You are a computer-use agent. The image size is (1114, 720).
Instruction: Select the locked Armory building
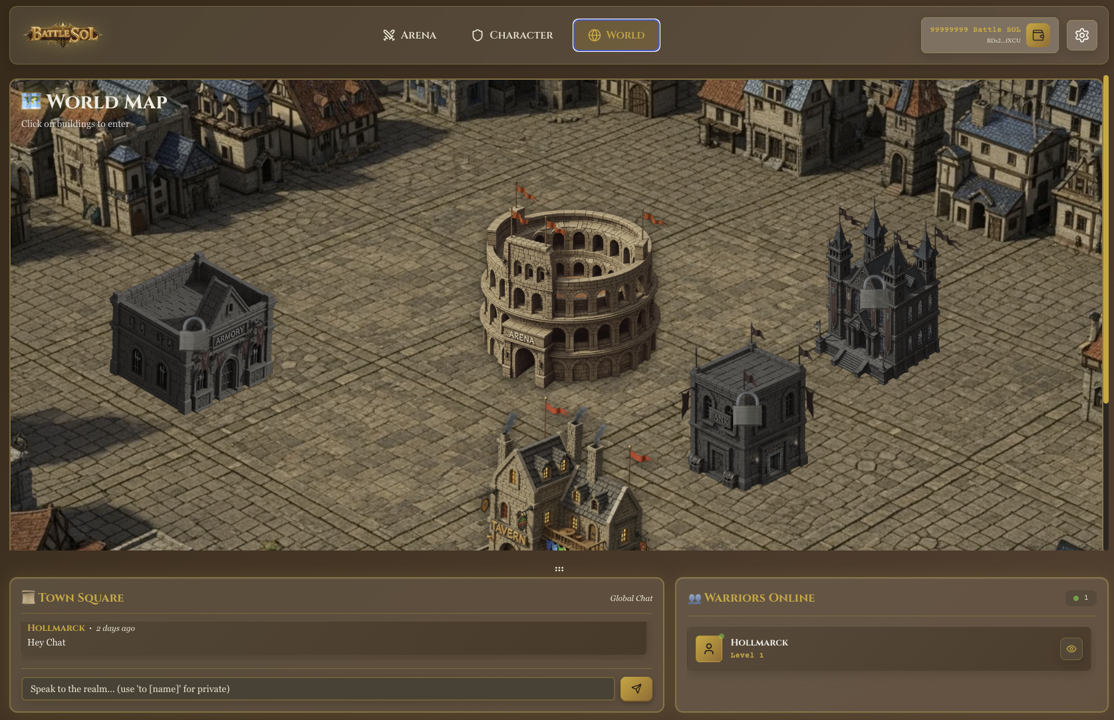pyautogui.click(x=193, y=335)
